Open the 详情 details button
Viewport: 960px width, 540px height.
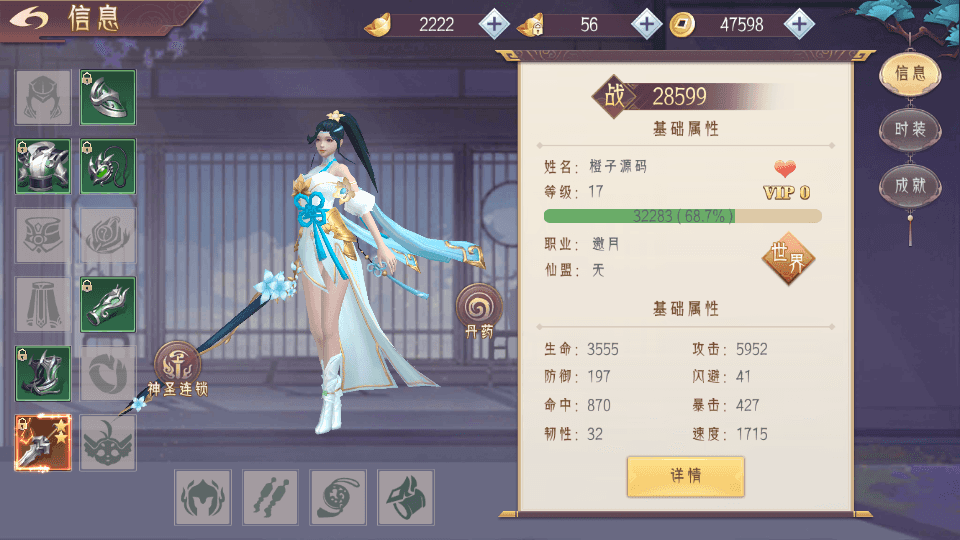(686, 476)
